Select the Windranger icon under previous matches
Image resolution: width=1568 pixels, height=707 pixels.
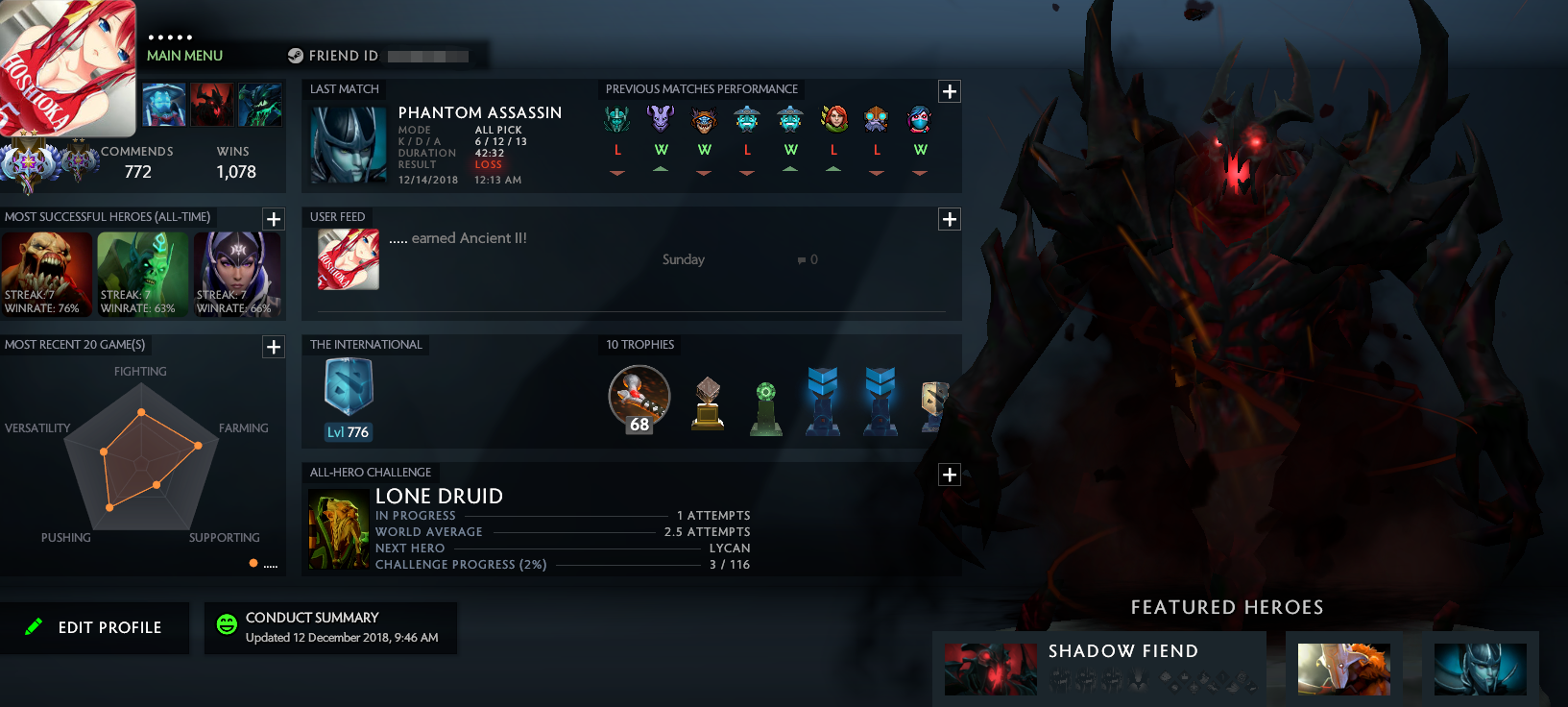tap(833, 119)
